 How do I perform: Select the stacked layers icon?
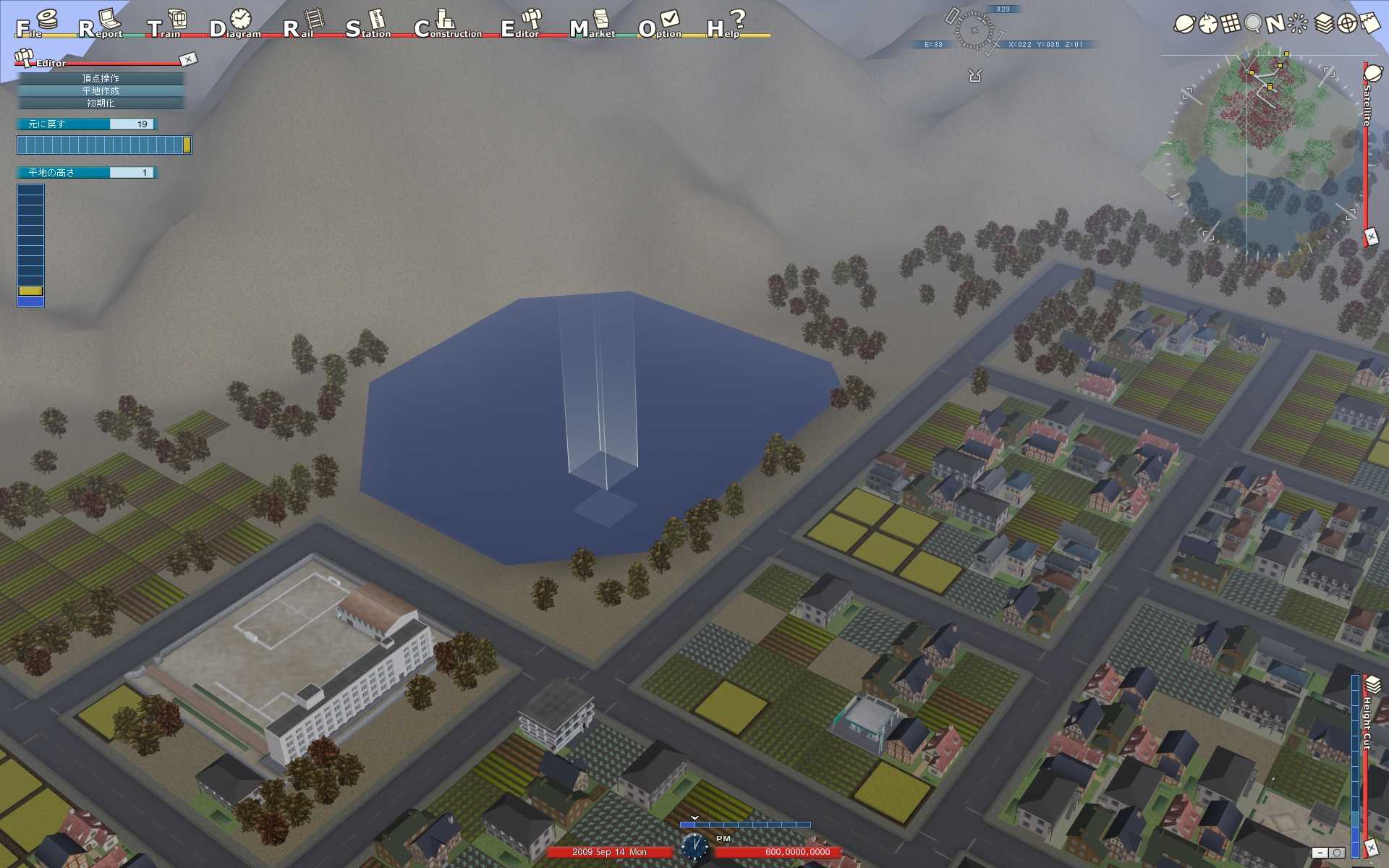[1324, 23]
